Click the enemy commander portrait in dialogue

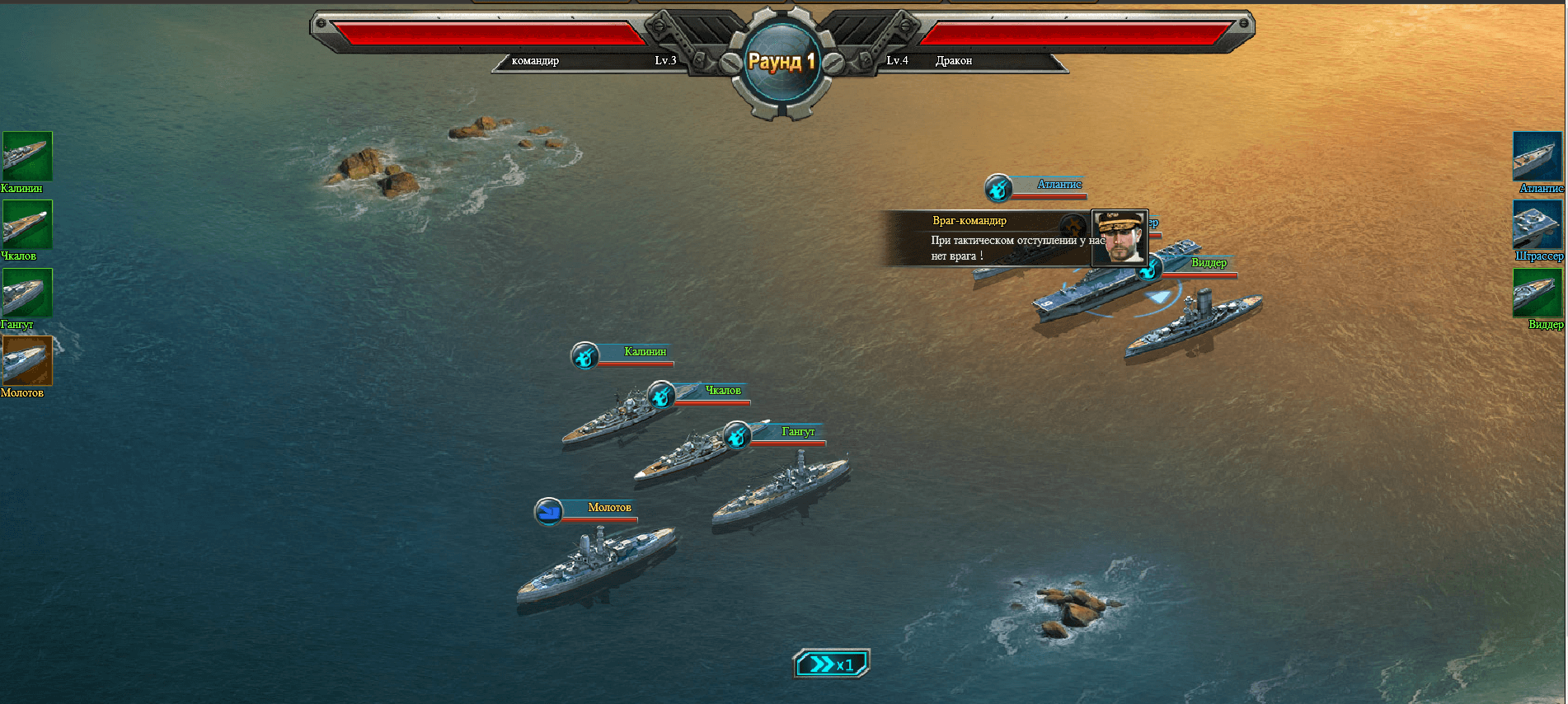[x=1120, y=237]
